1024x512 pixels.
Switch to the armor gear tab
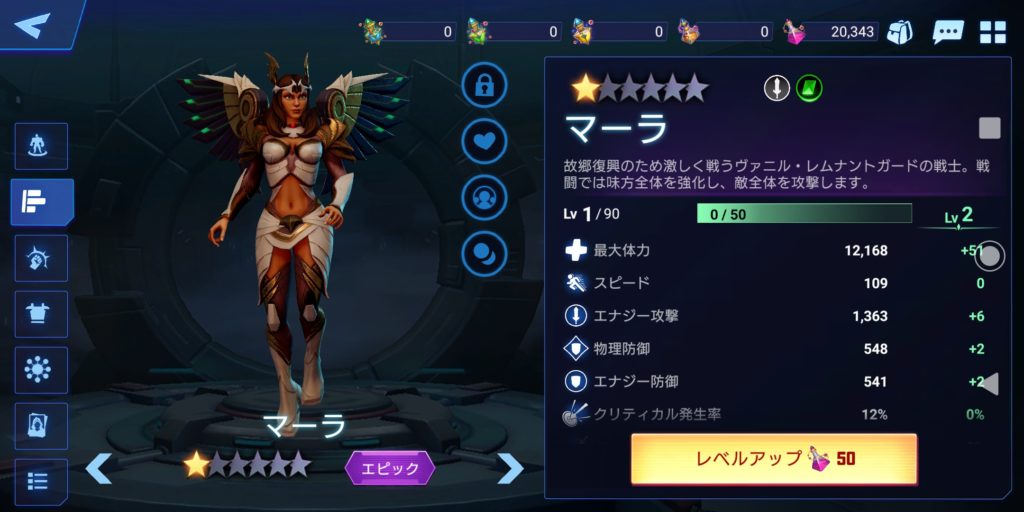click(41, 315)
